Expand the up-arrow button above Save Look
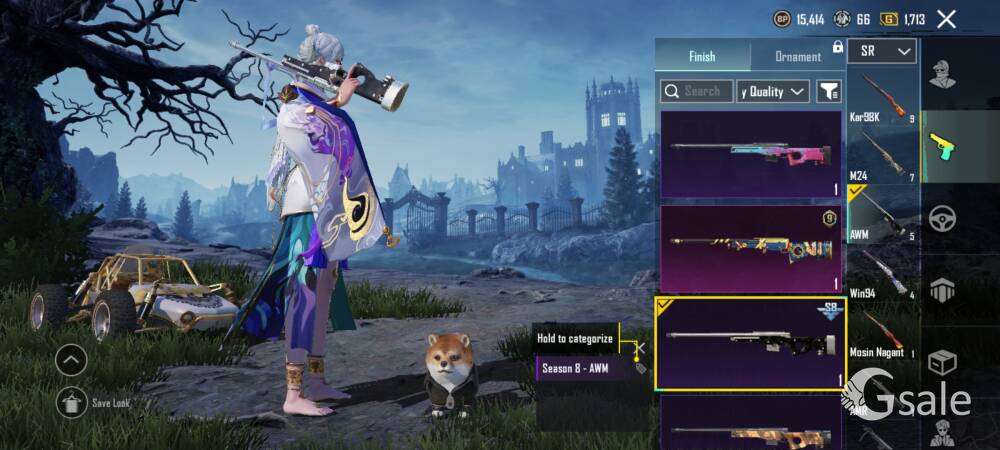This screenshot has height=450, width=1000. [71, 359]
